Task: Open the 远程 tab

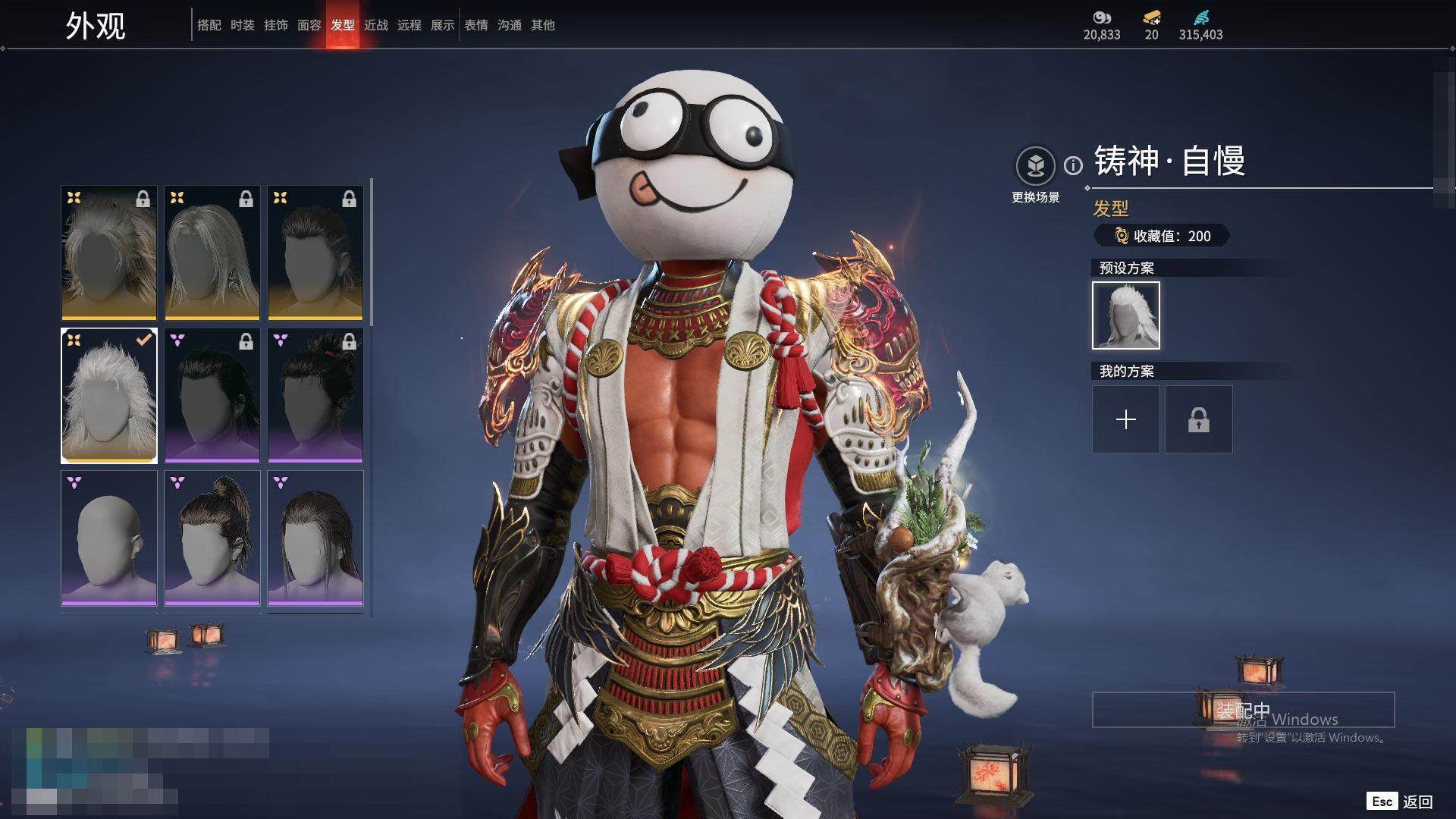Action: [x=409, y=25]
